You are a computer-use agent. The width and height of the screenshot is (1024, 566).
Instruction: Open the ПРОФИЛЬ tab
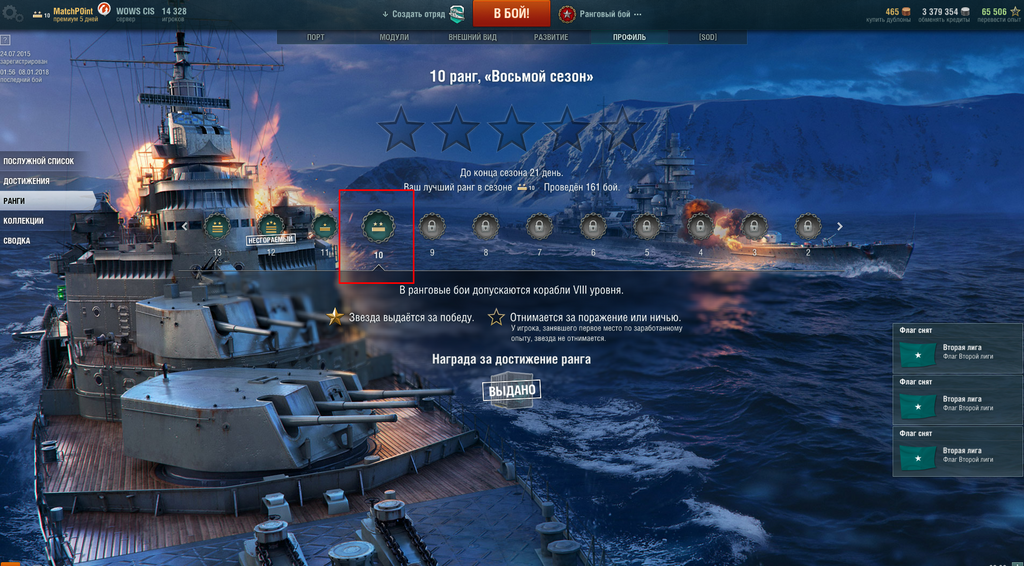point(629,37)
